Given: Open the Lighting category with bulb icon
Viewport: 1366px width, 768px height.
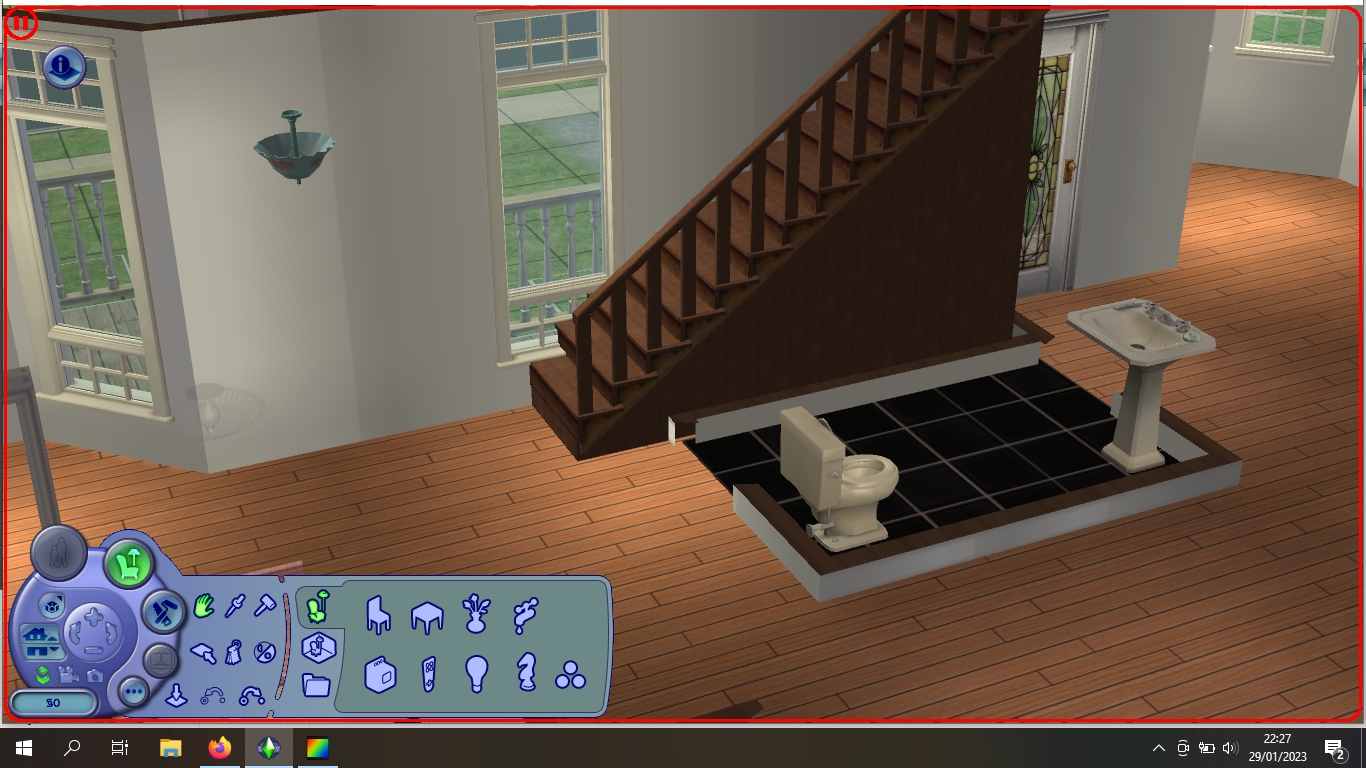Looking at the screenshot, I should coord(477,676).
